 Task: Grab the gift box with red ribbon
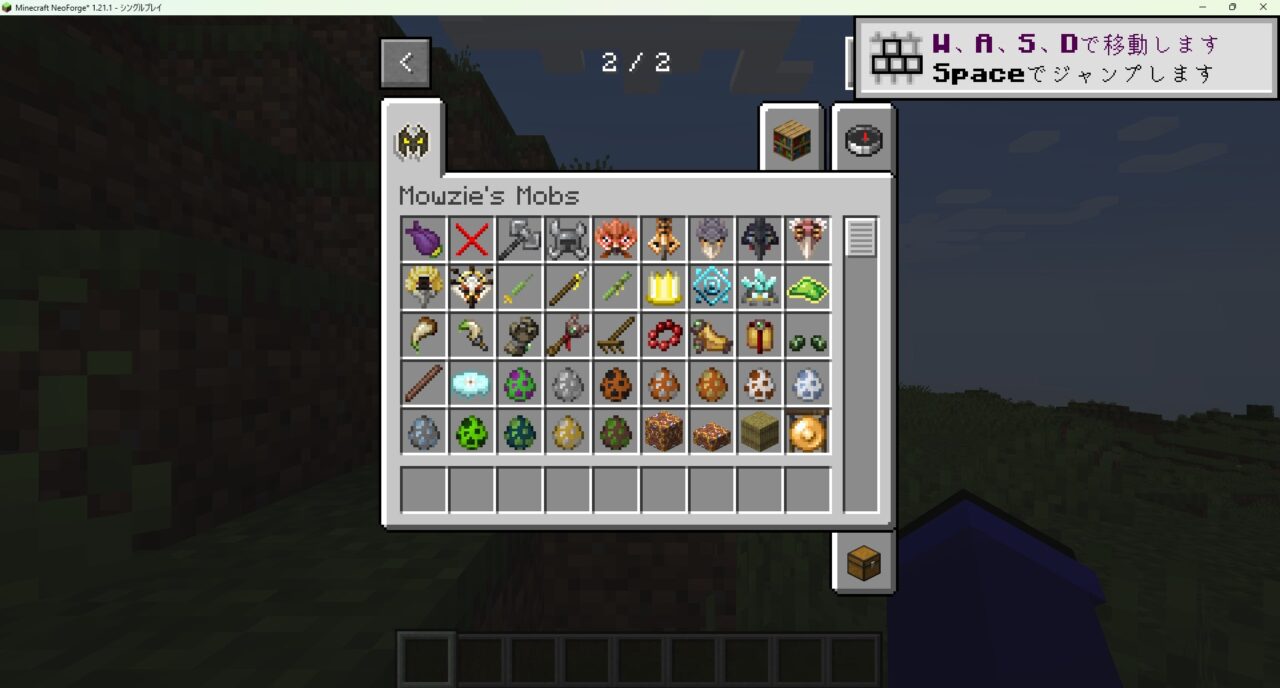tap(759, 336)
